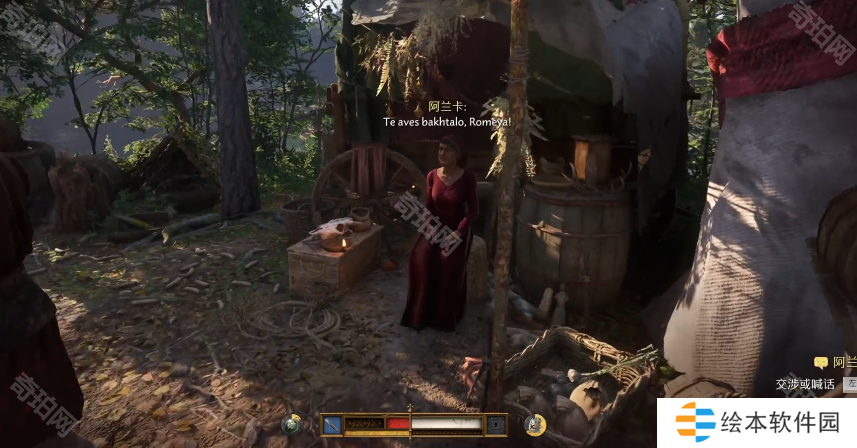Viewport: 857px width, 448px height.
Task: Click the round helmet armor status icon
Action: [x=535, y=425]
